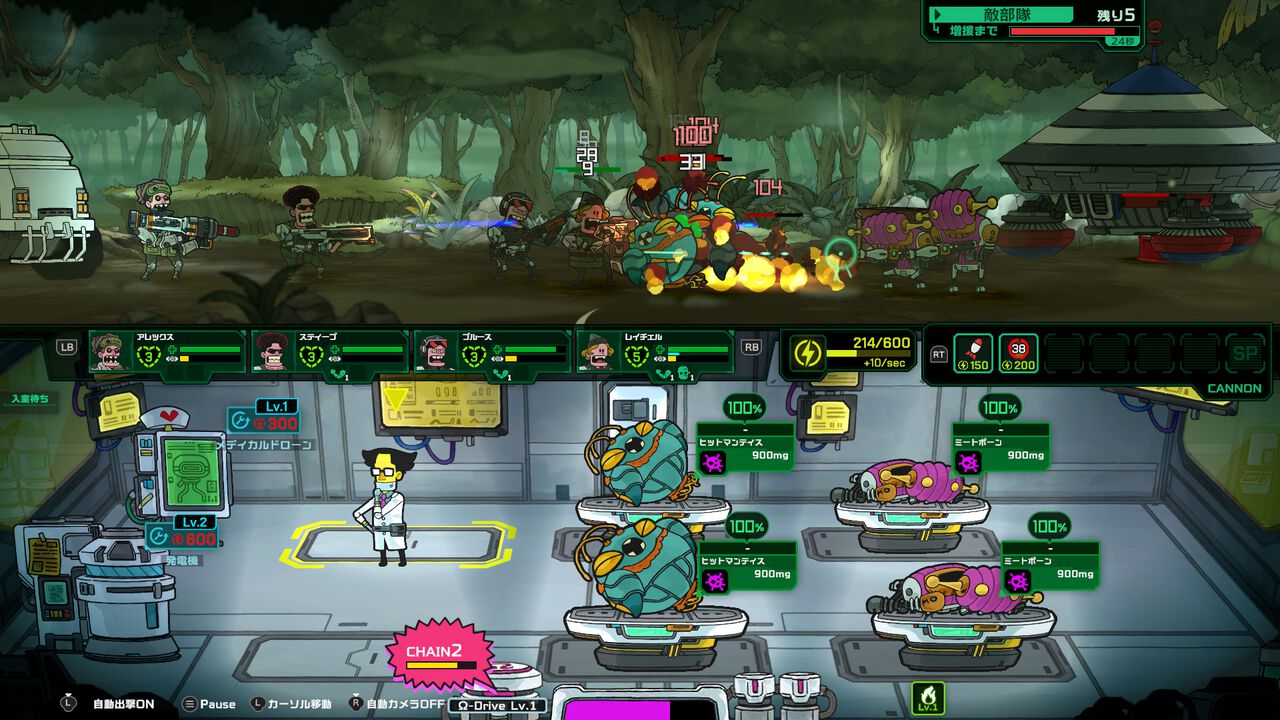Viewport: 1280px width, 720px height.
Task: Toggle the auto camera (自動カメラOFF)
Action: pyautogui.click(x=398, y=704)
